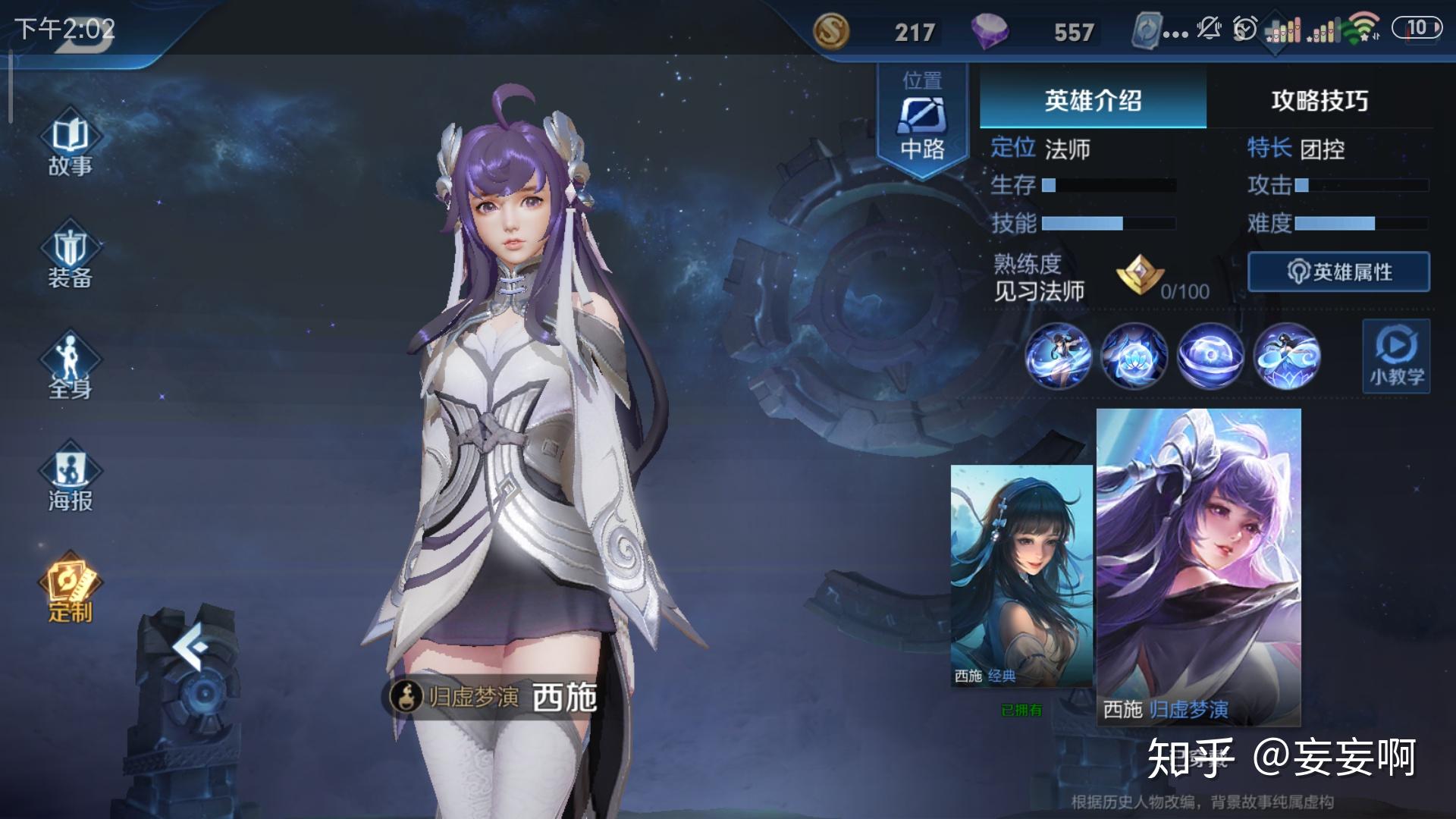Select the third skill icon with blue orb

pos(1210,356)
